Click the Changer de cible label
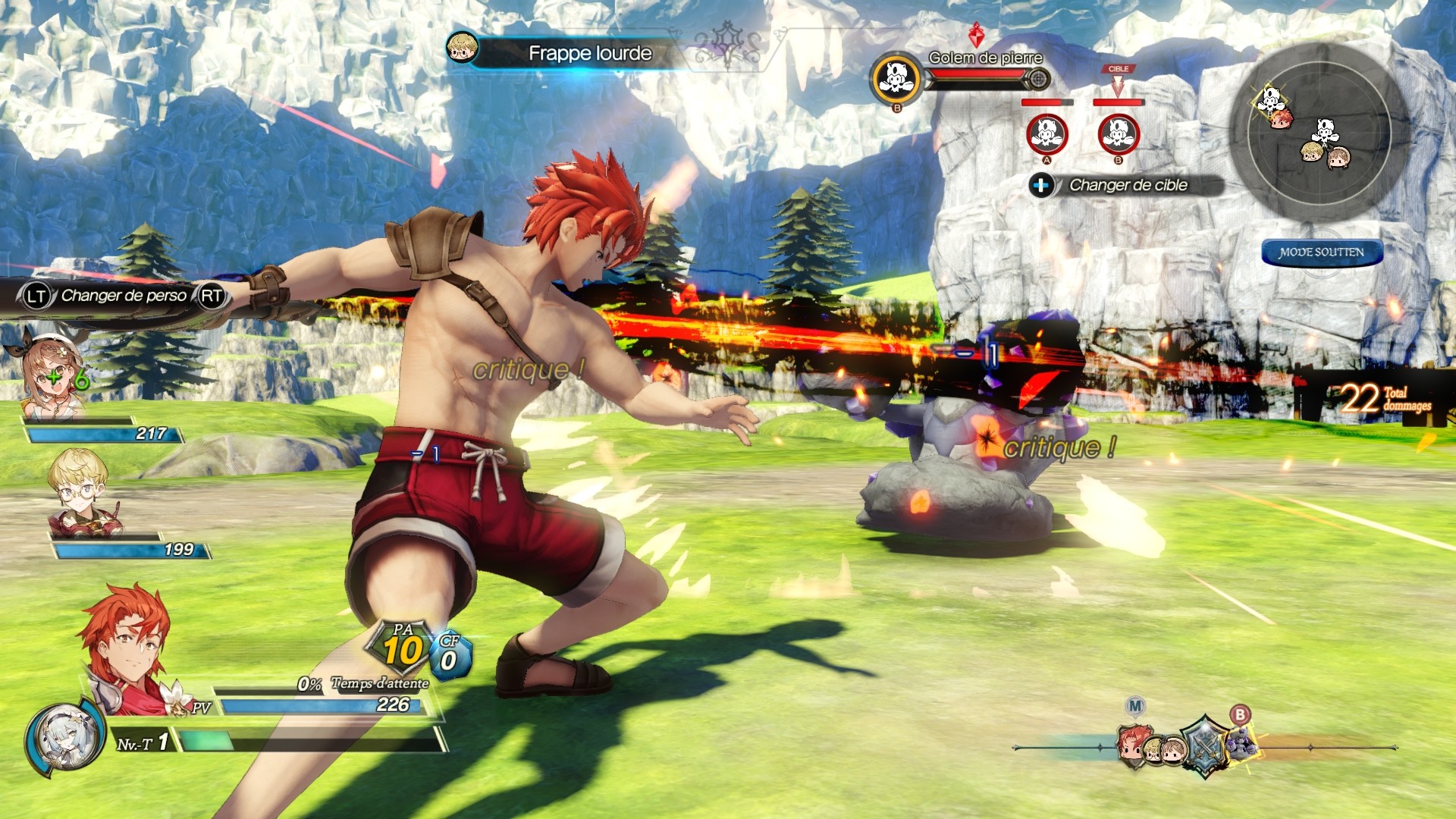The width and height of the screenshot is (1456, 819). 1127,185
